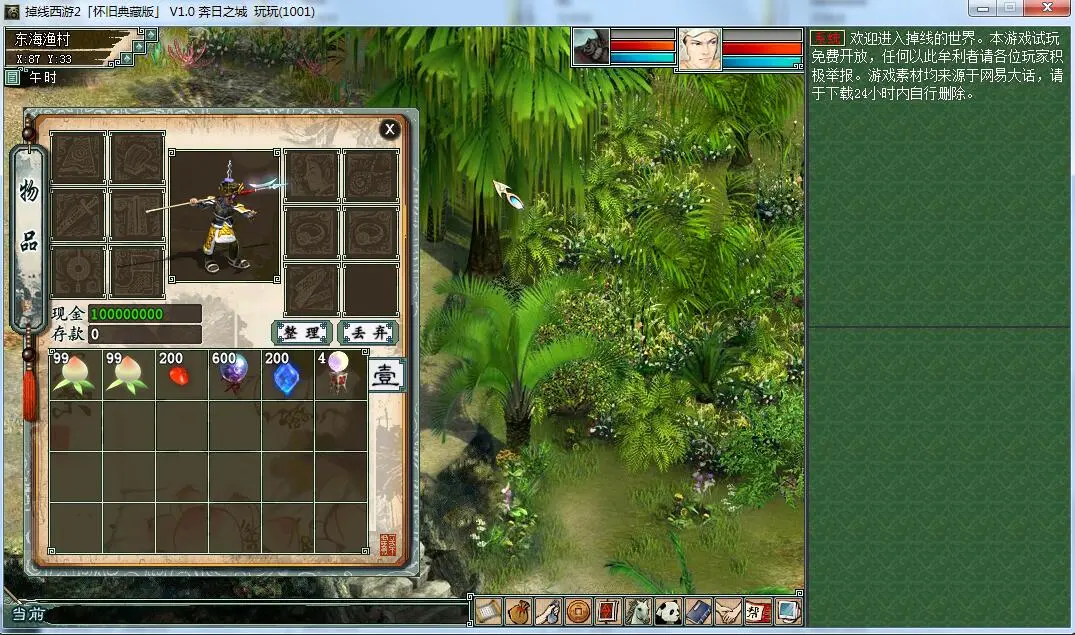This screenshot has width=1075, height=635.
Task: Click the hand-holding-bottle give icon
Action: click(x=548, y=611)
